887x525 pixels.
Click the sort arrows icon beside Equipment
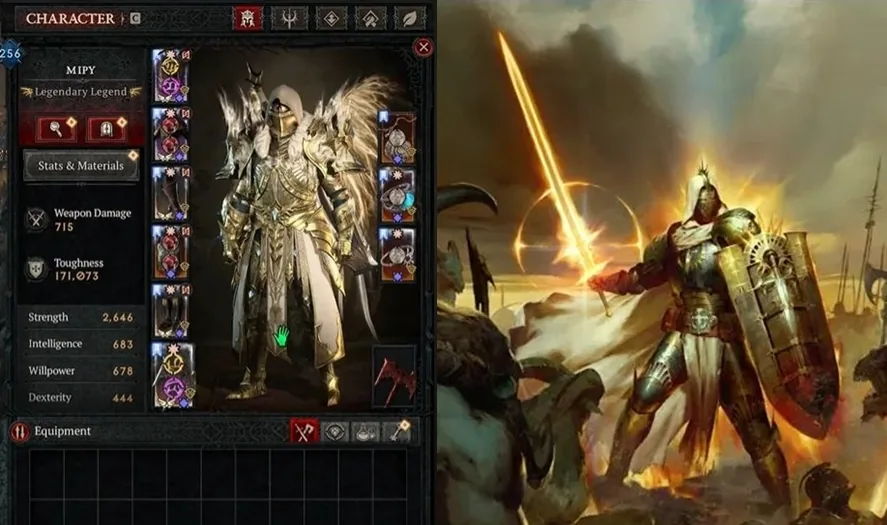point(19,432)
